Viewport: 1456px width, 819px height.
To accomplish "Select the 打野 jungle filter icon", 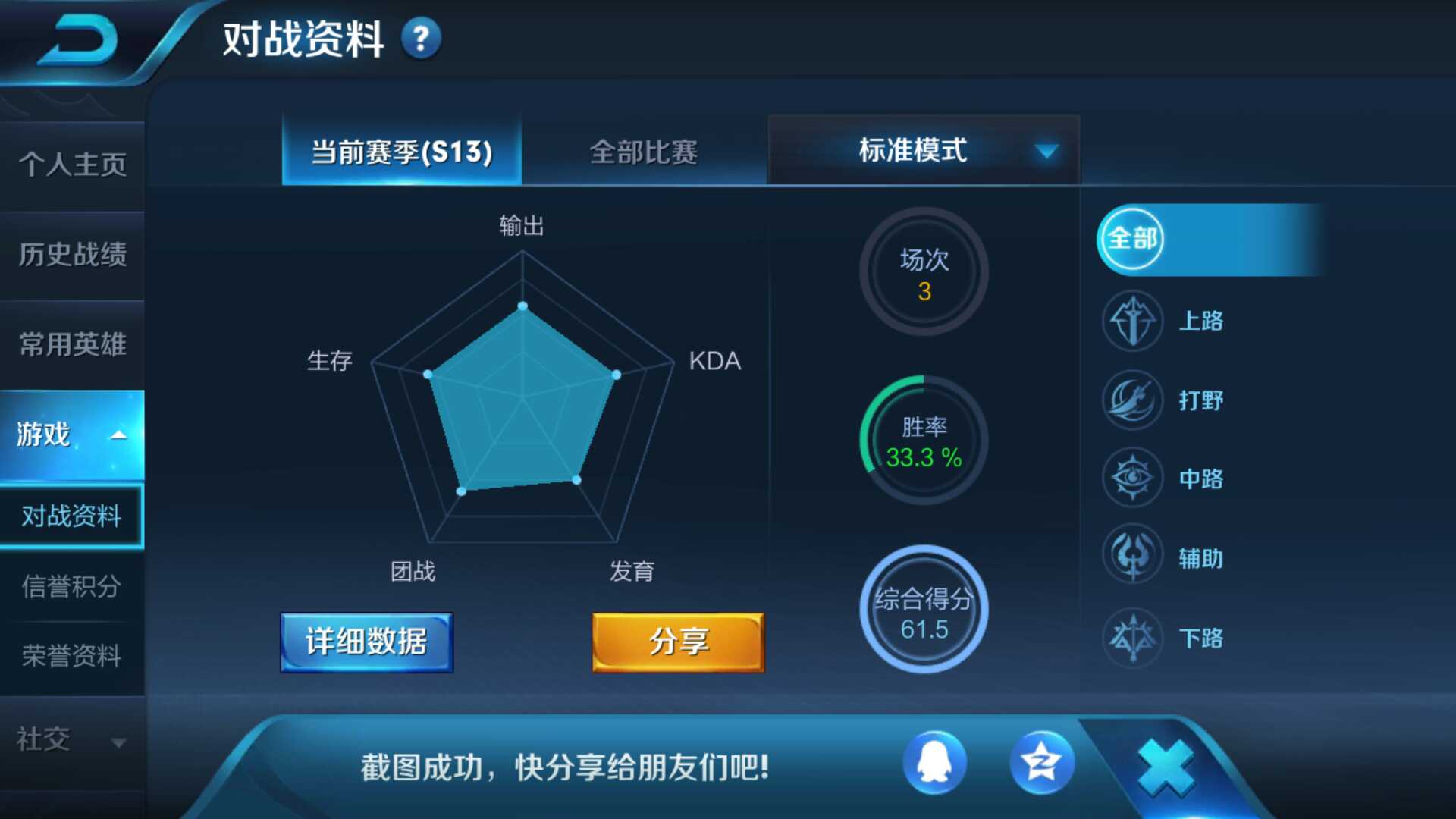I will (x=1131, y=401).
